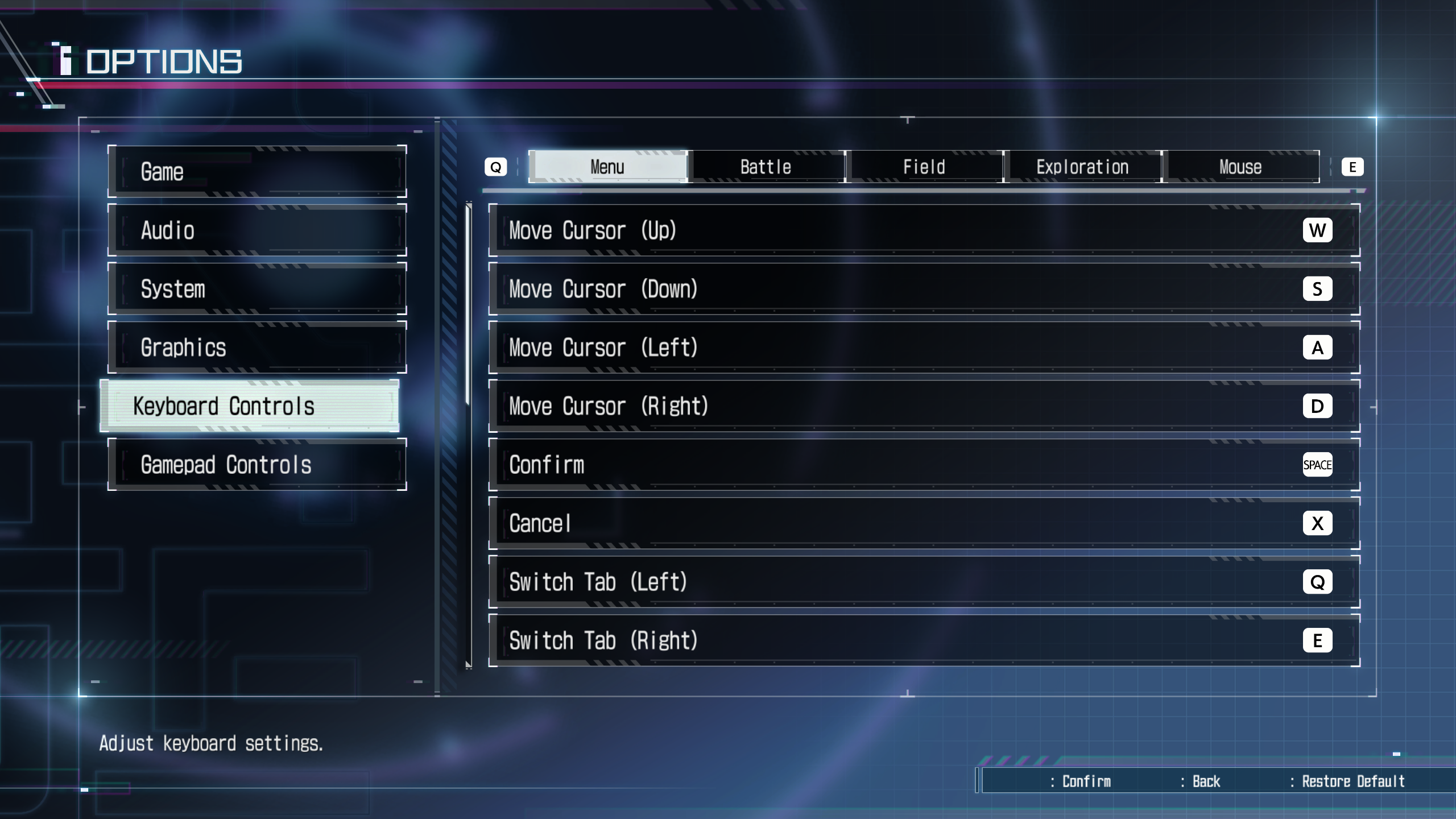Select the Cancel binding row

pyautogui.click(x=924, y=523)
